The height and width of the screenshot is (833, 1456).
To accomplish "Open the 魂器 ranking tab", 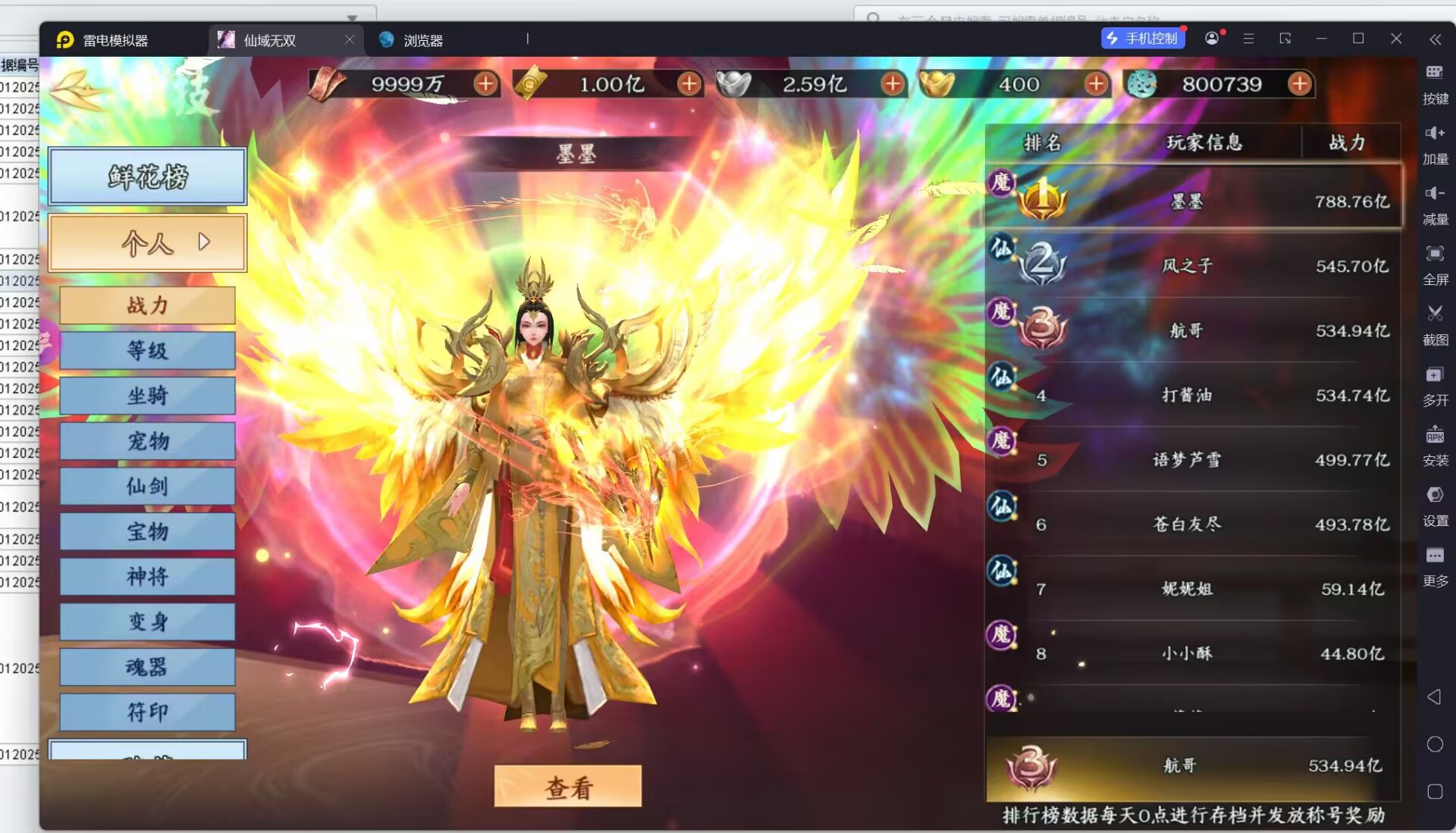I will point(147,667).
